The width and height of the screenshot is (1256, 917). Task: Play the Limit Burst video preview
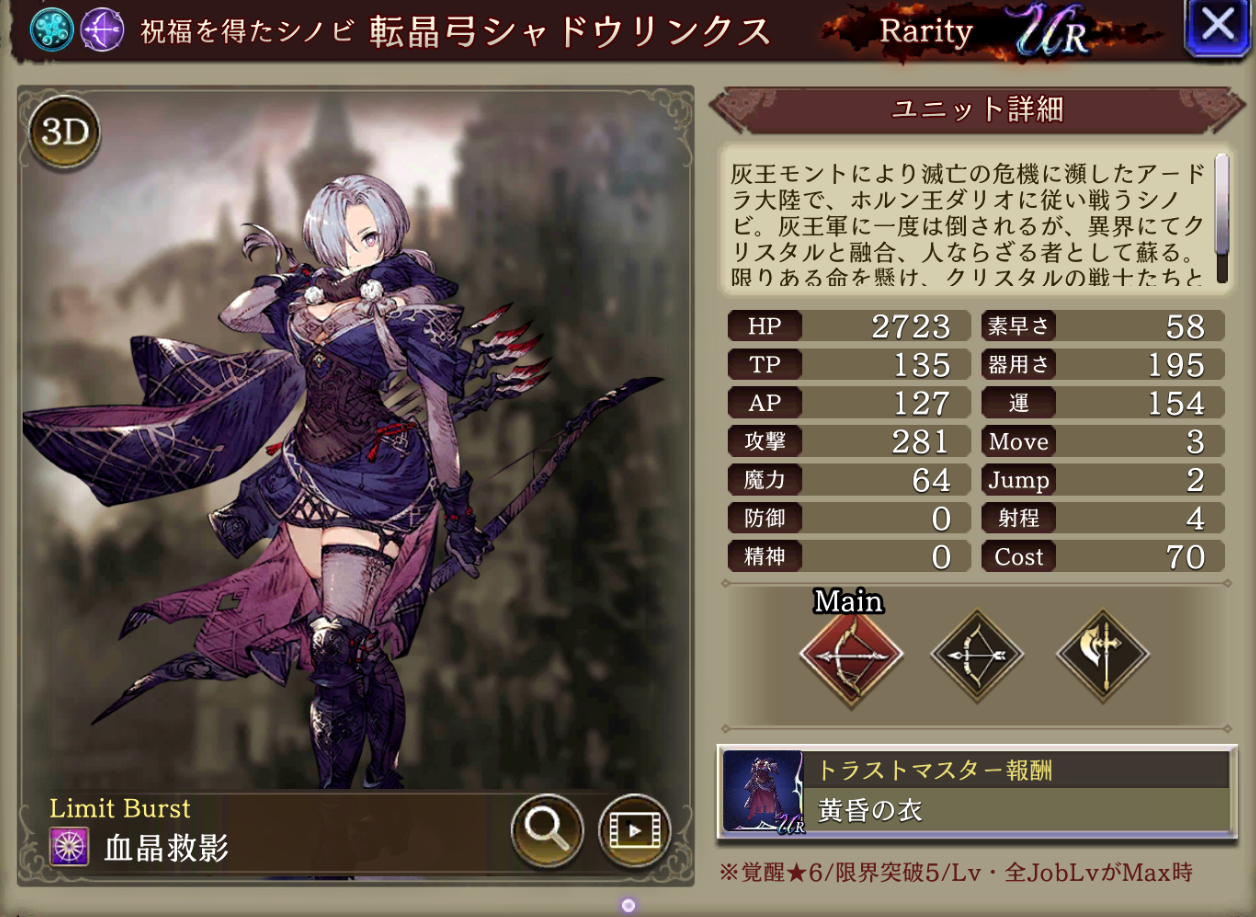coord(634,829)
